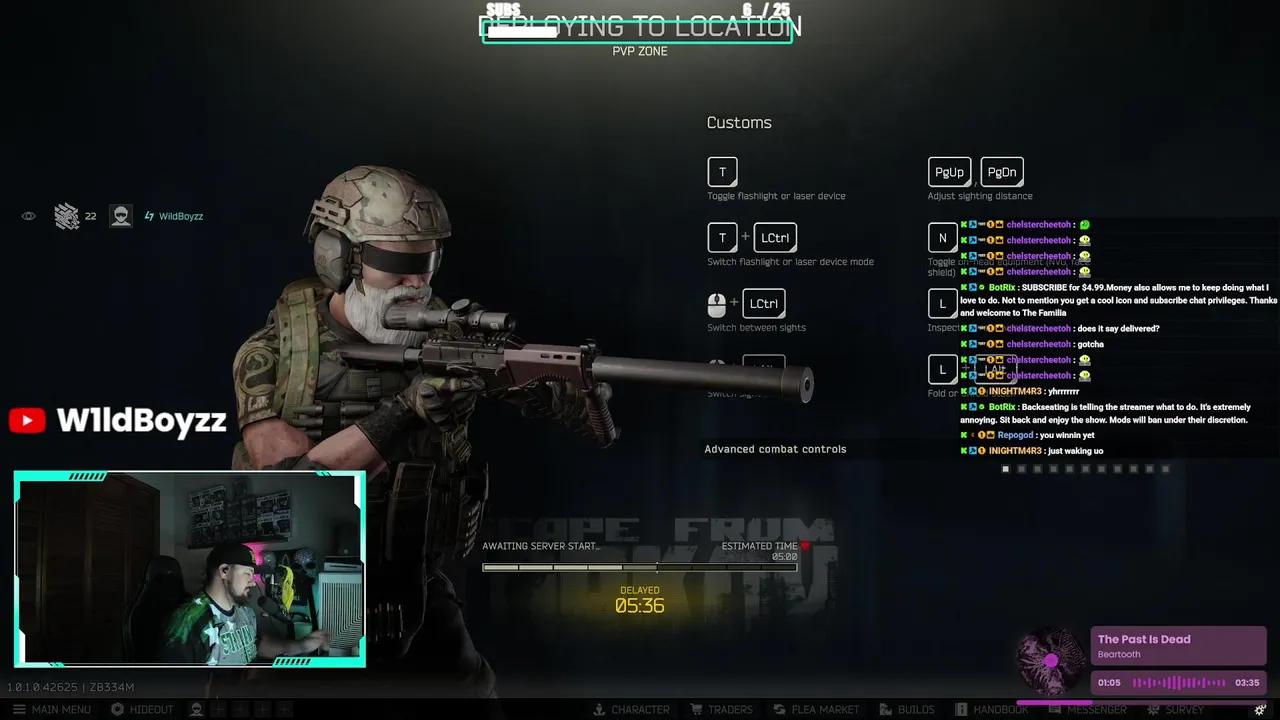This screenshot has width=1280, height=720.
Task: Open the FLEA MARKET icon
Action: click(x=816, y=709)
